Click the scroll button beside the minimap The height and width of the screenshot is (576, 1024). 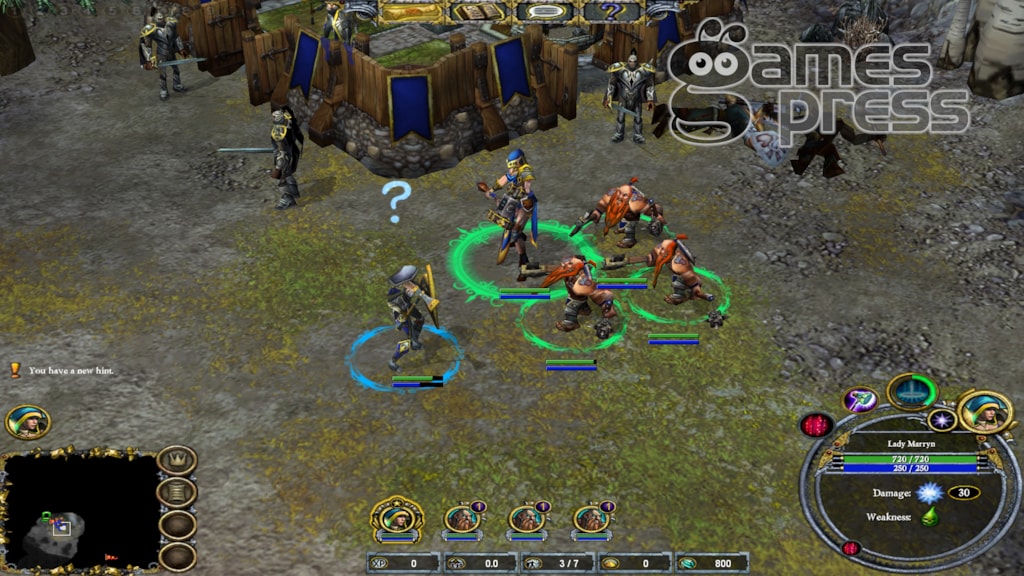point(177,492)
